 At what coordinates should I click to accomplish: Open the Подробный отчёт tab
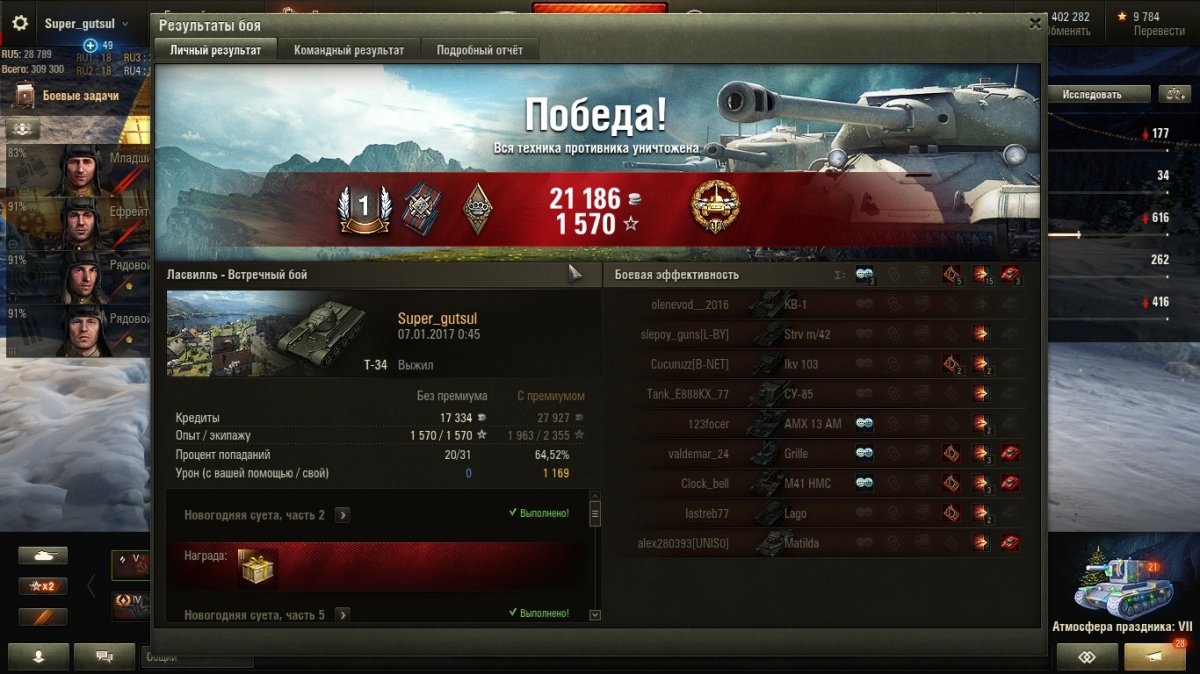tap(479, 50)
